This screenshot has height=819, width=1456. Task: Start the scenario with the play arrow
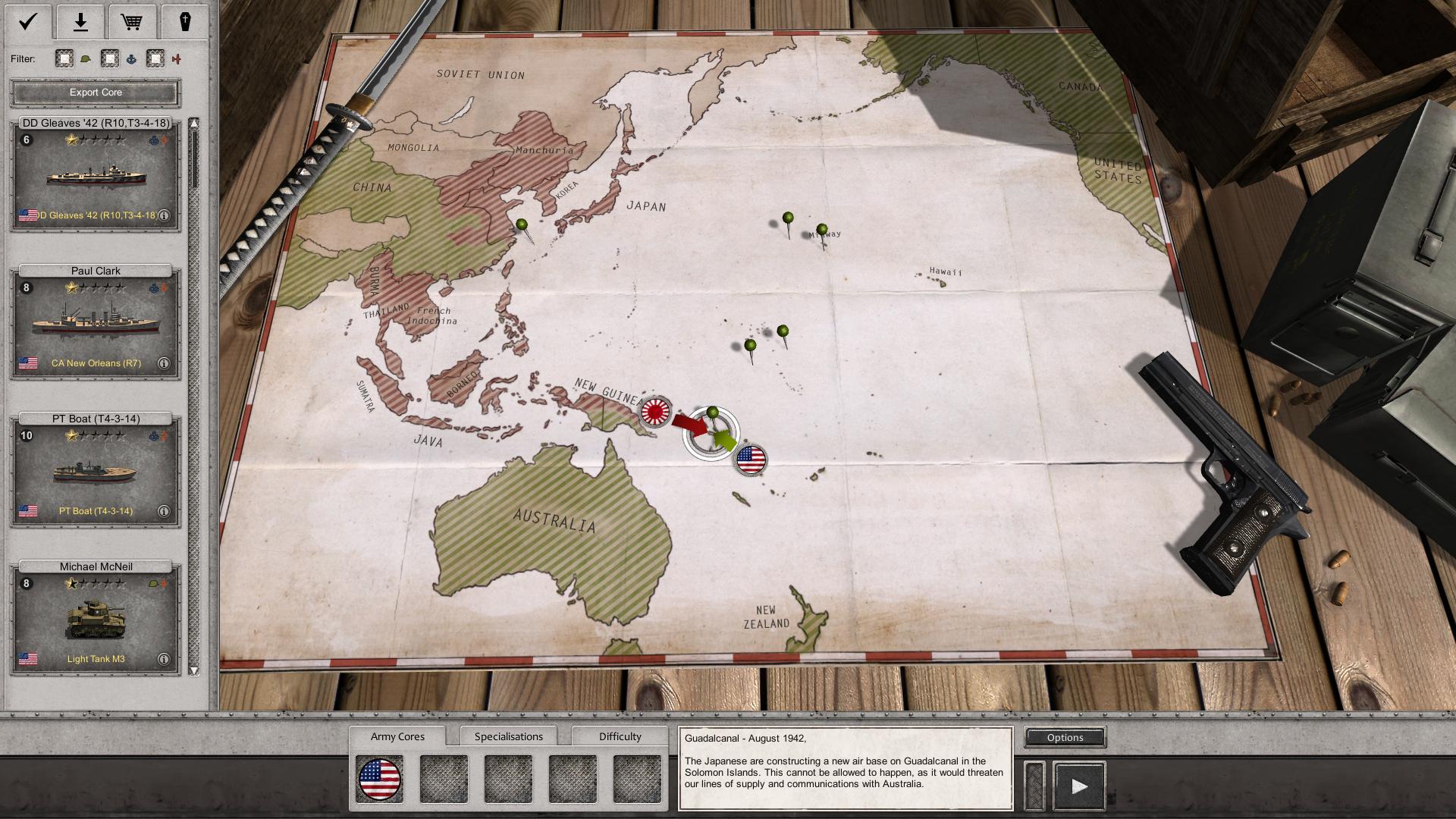pos(1079,786)
